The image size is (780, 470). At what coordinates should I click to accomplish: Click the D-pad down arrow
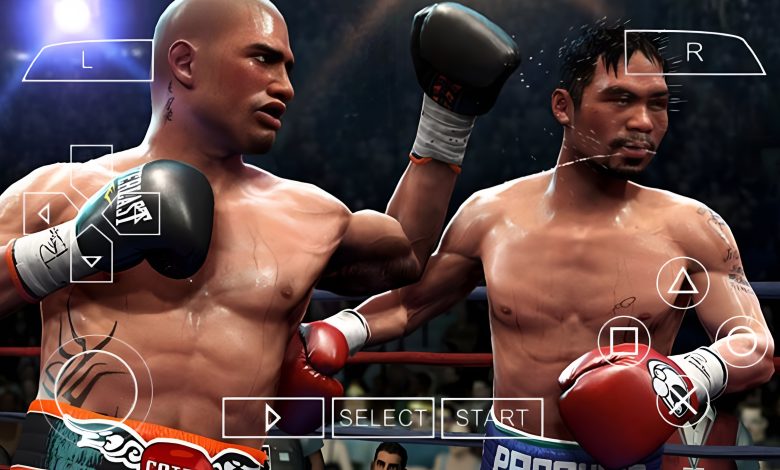pyautogui.click(x=91, y=258)
